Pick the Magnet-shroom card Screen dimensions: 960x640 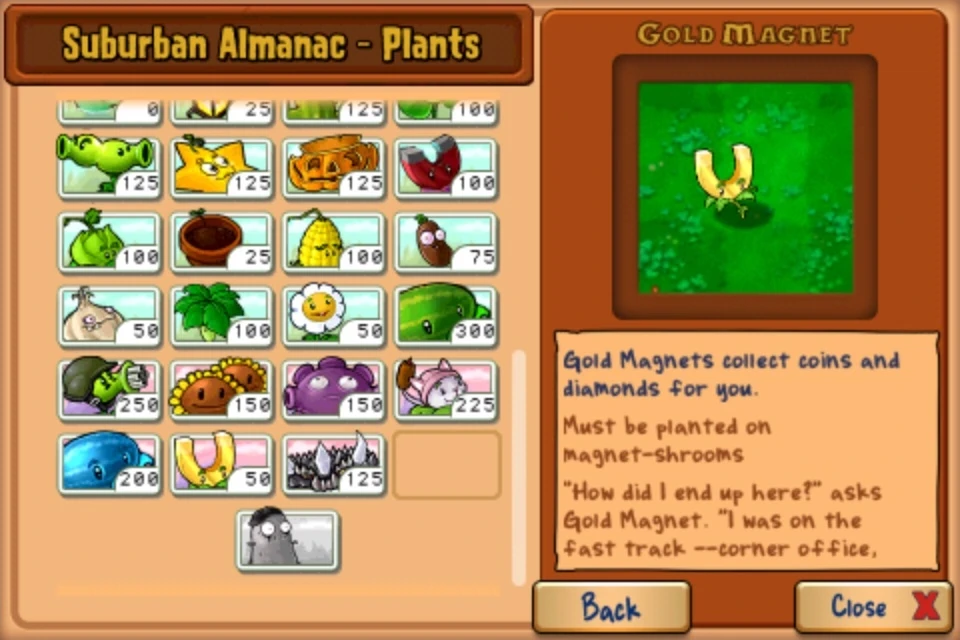(x=446, y=166)
